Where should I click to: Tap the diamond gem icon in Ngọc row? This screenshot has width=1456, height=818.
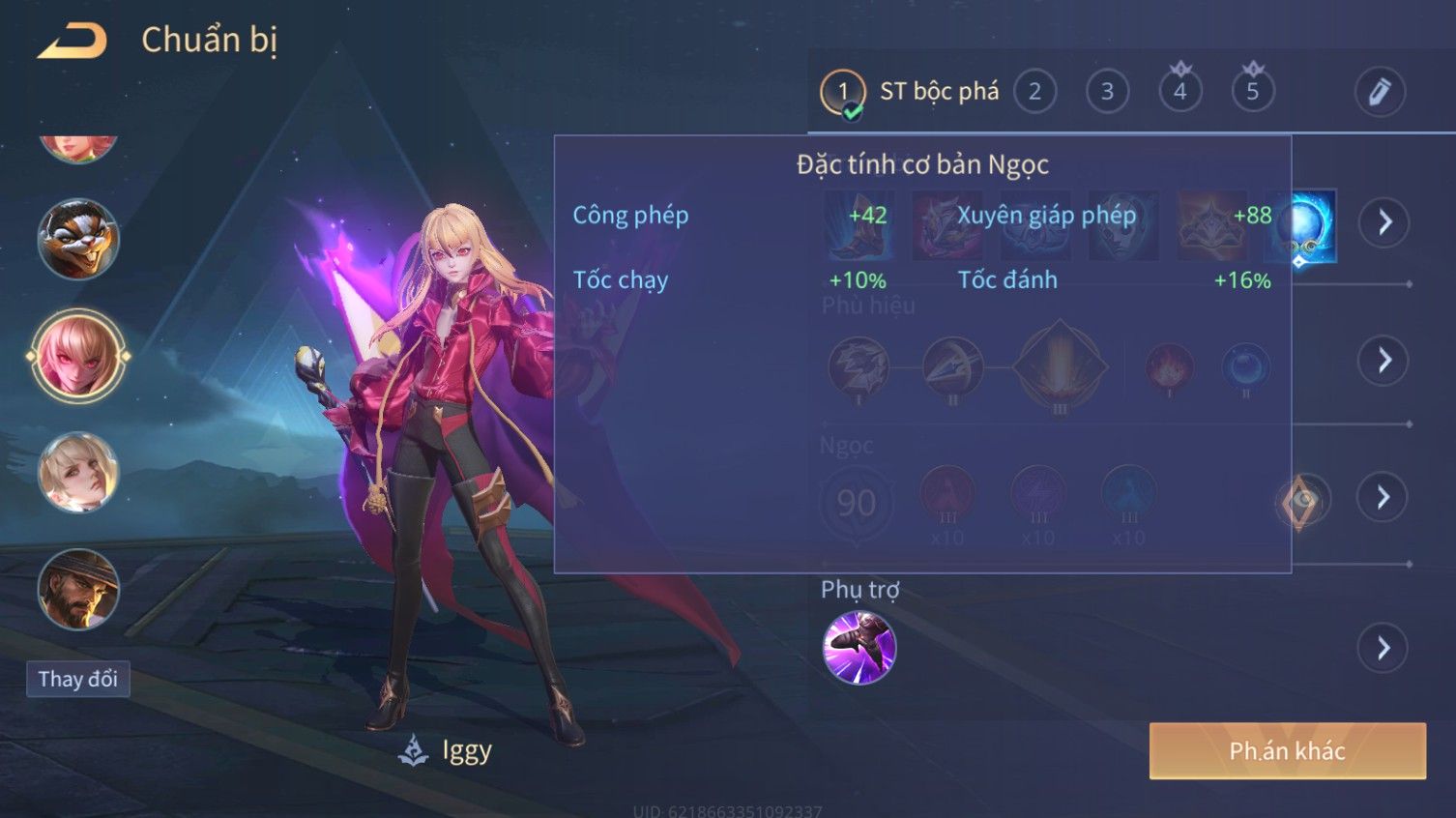pyautogui.click(x=1303, y=500)
